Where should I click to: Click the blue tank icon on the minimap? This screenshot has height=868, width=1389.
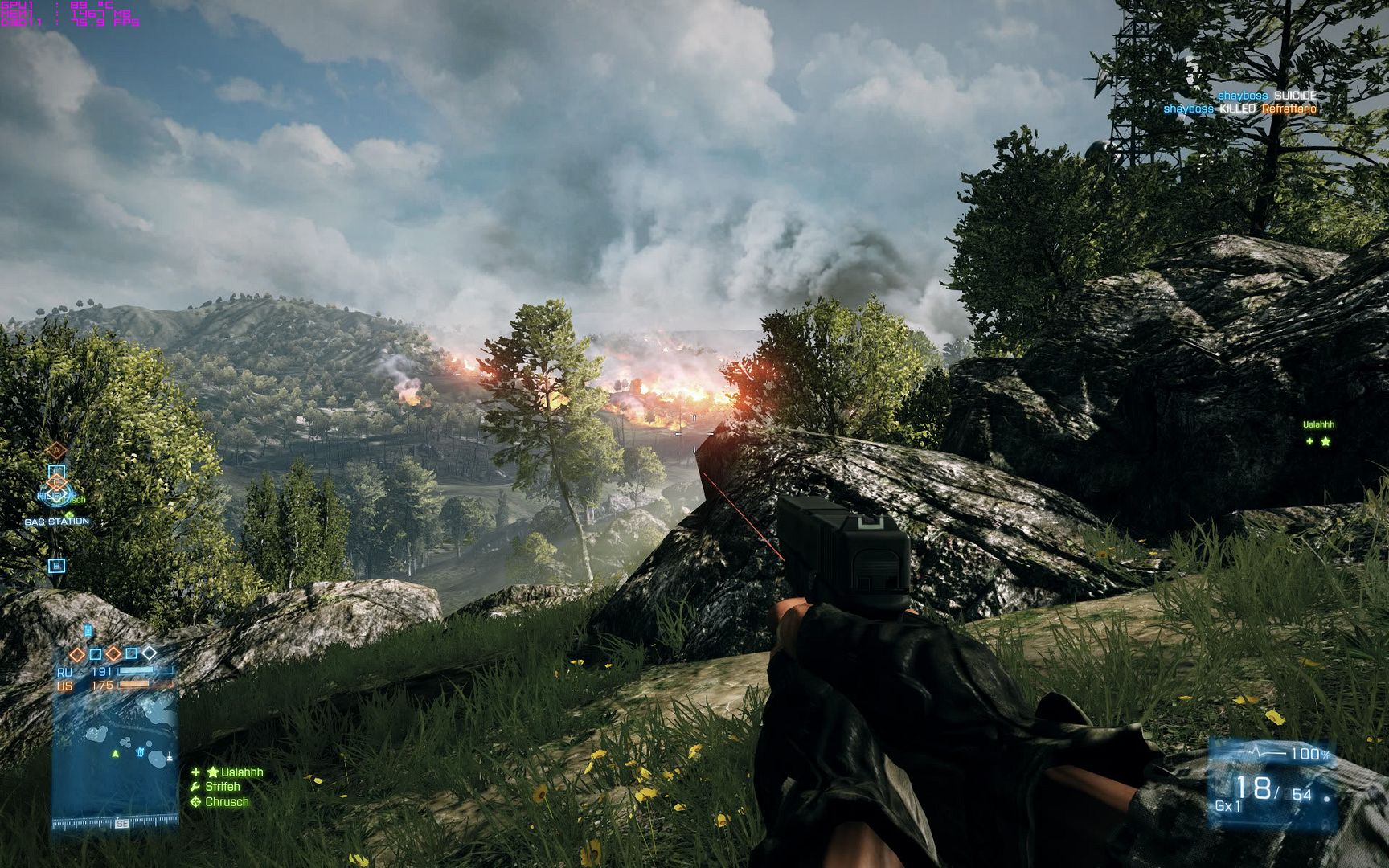[x=141, y=753]
